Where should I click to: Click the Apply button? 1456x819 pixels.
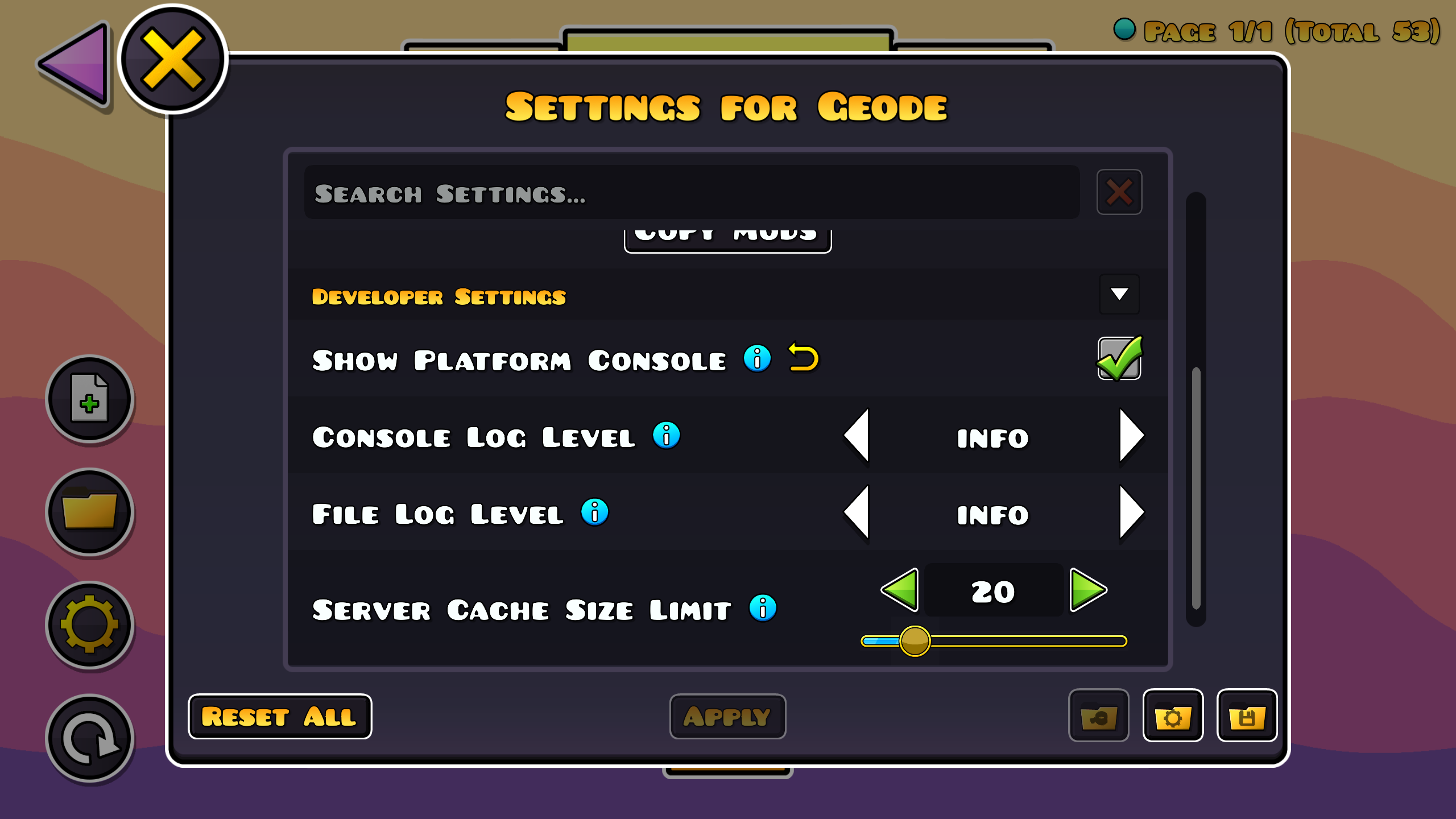click(727, 717)
